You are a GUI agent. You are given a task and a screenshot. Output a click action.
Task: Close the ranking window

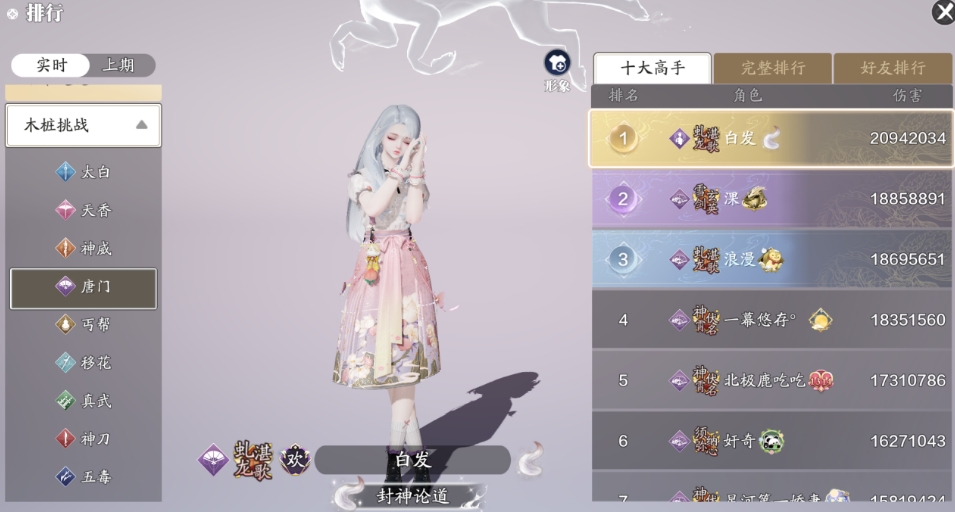click(x=942, y=12)
